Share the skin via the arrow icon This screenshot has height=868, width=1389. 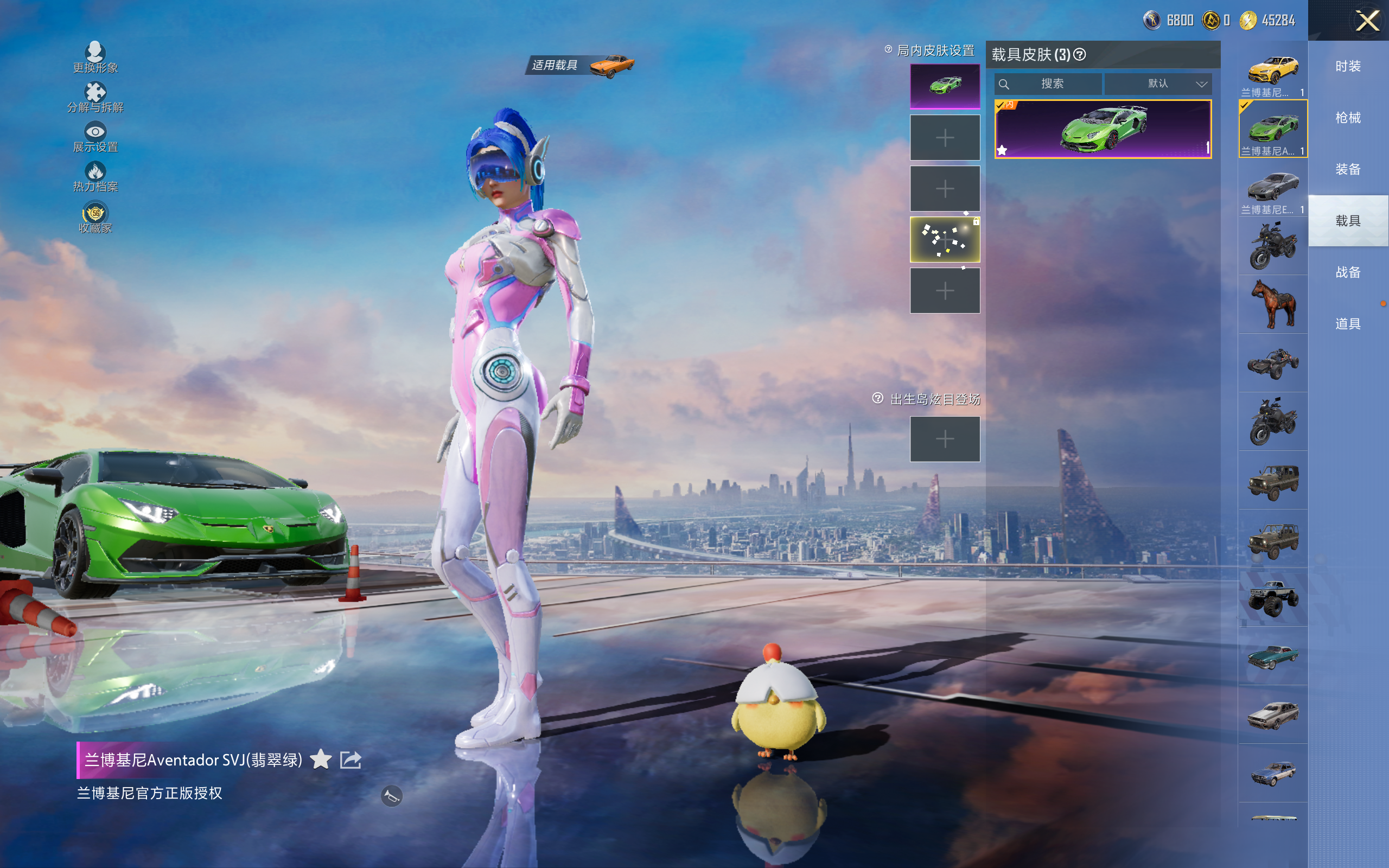pyautogui.click(x=351, y=759)
